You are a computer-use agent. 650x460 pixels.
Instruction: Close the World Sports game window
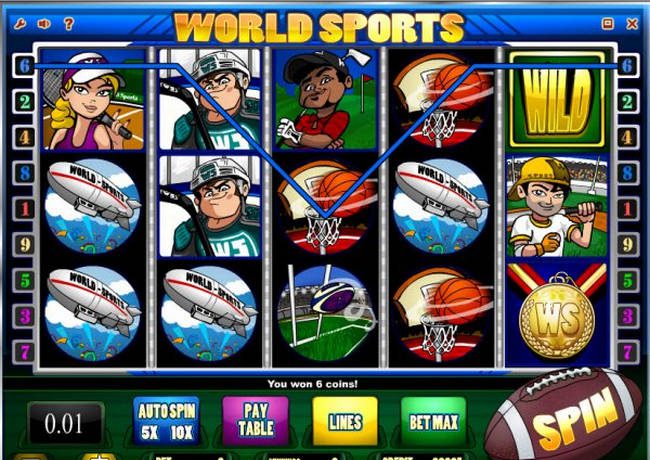coord(632,22)
